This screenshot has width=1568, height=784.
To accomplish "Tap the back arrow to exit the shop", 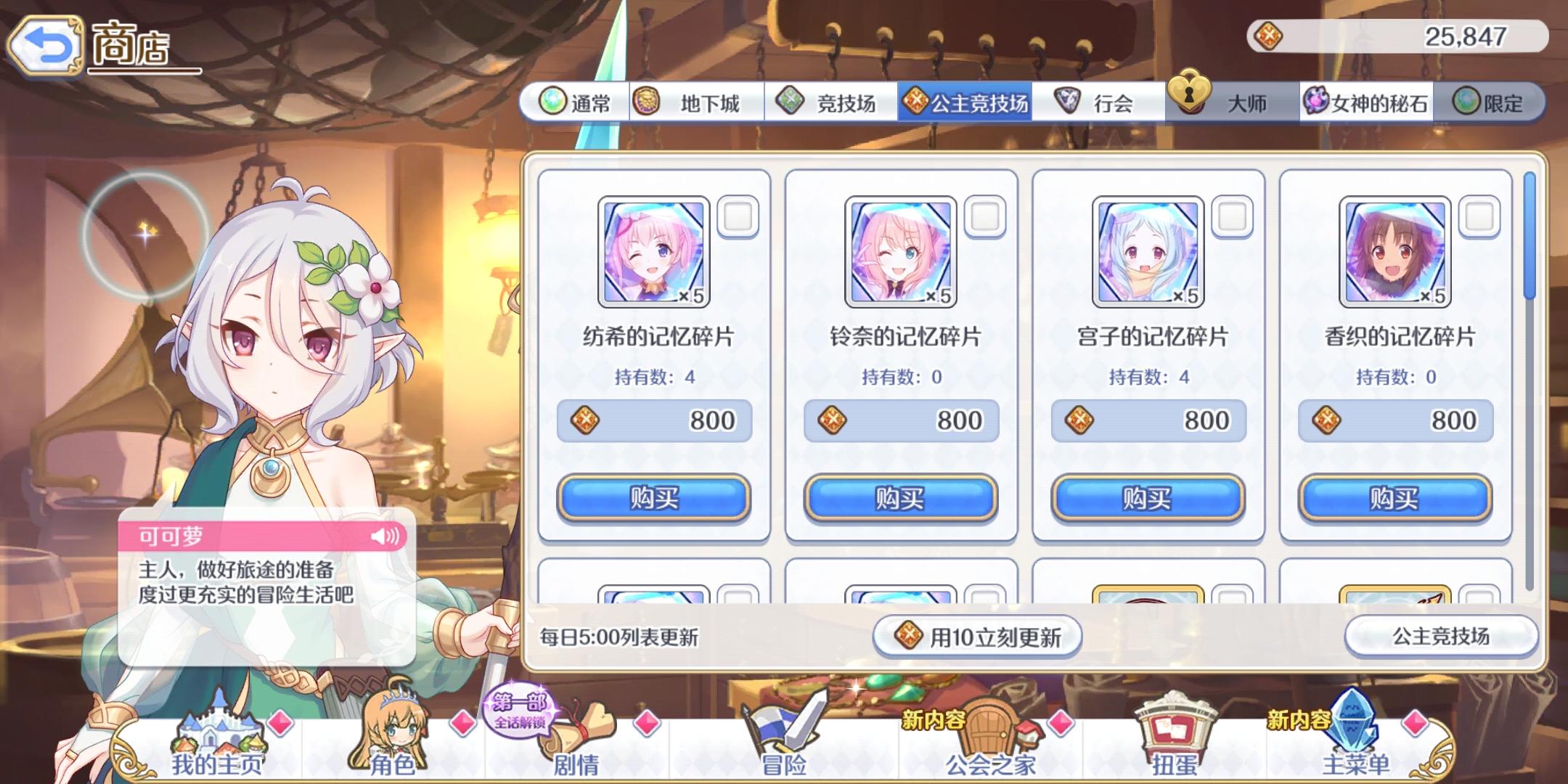I will [45, 45].
